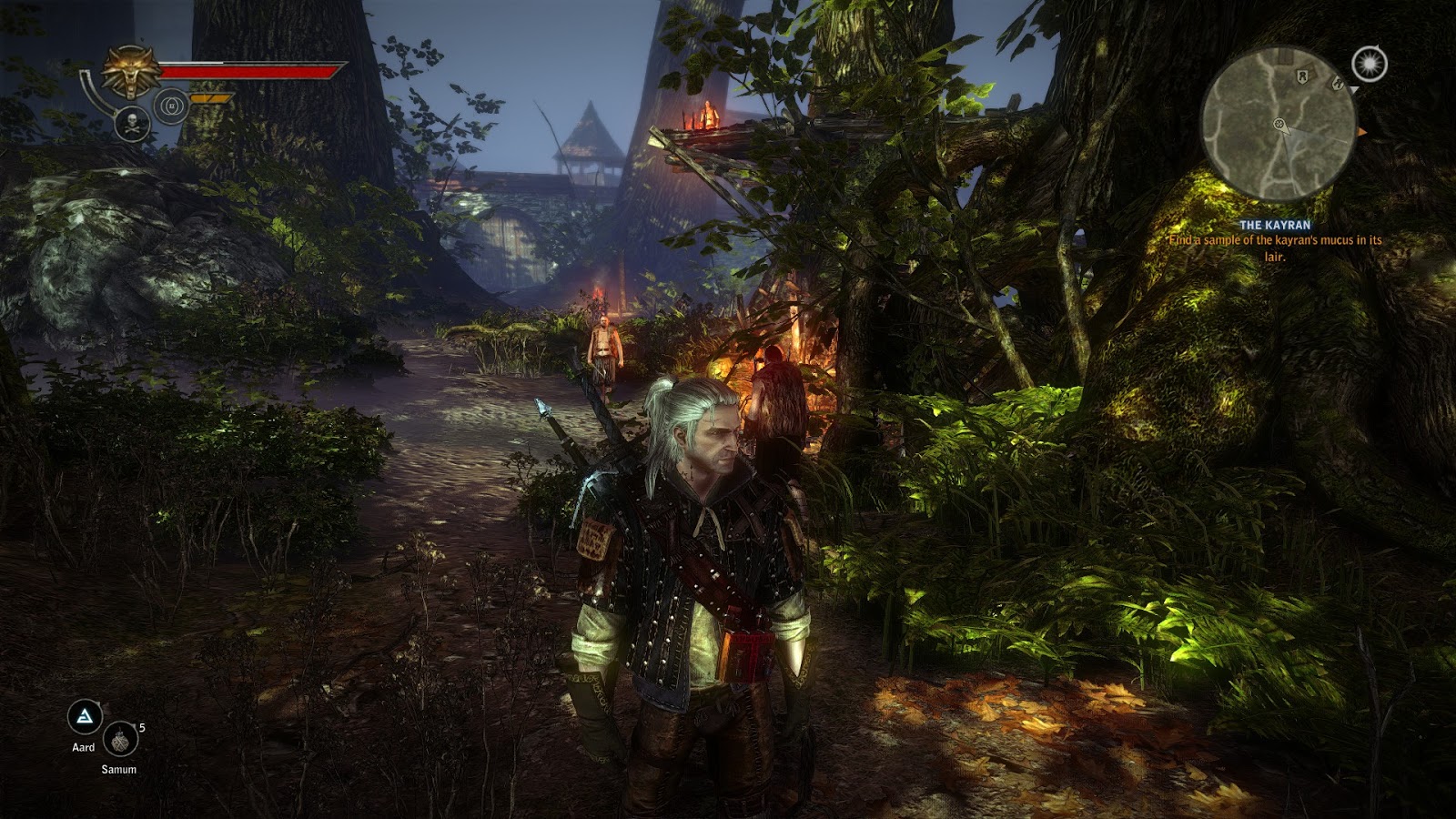Click the sun day-night indicator above minimap
The image size is (1456, 819).
tap(1370, 64)
